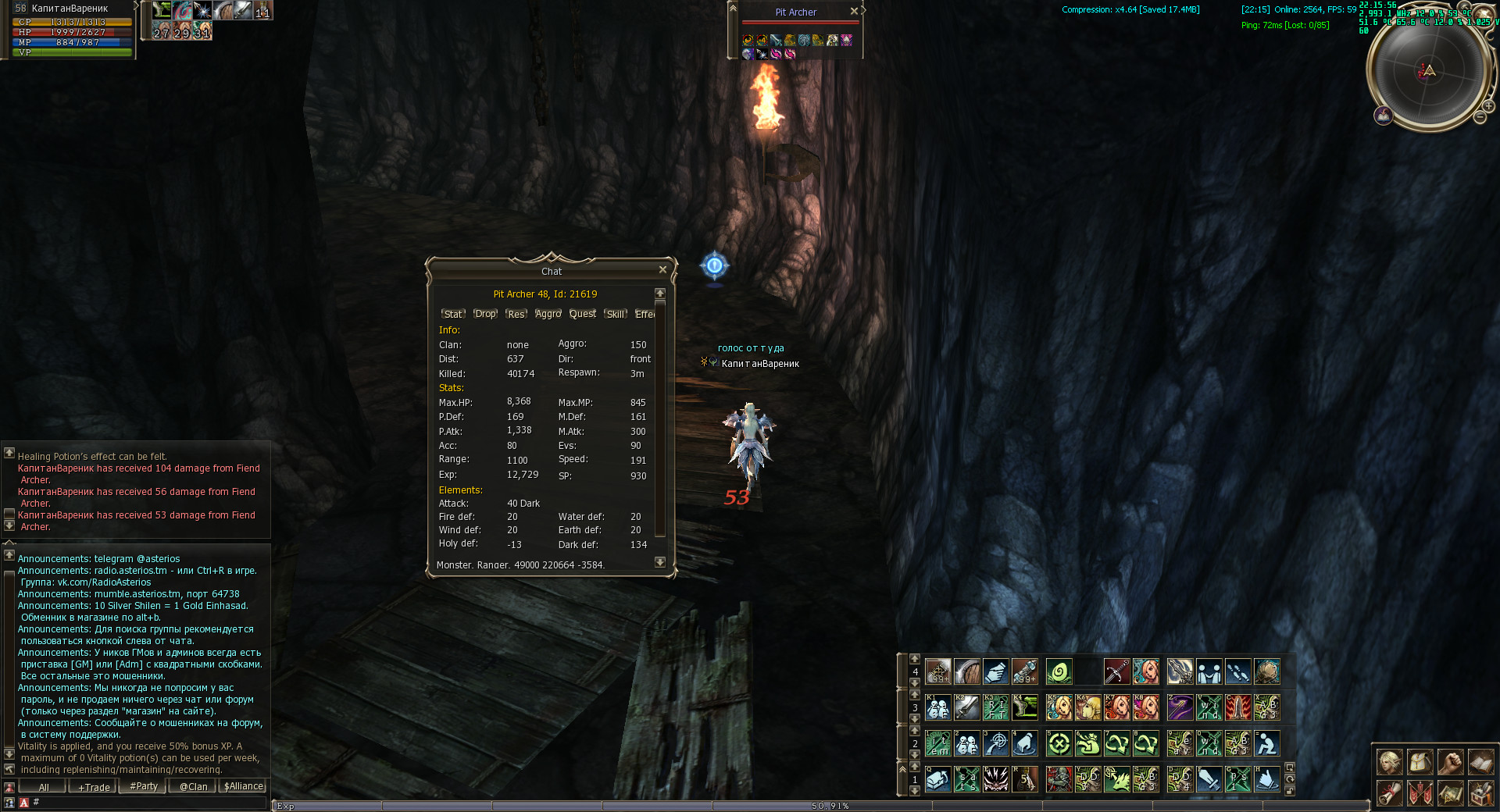Open the character status elf portrait icon

coord(1389,762)
